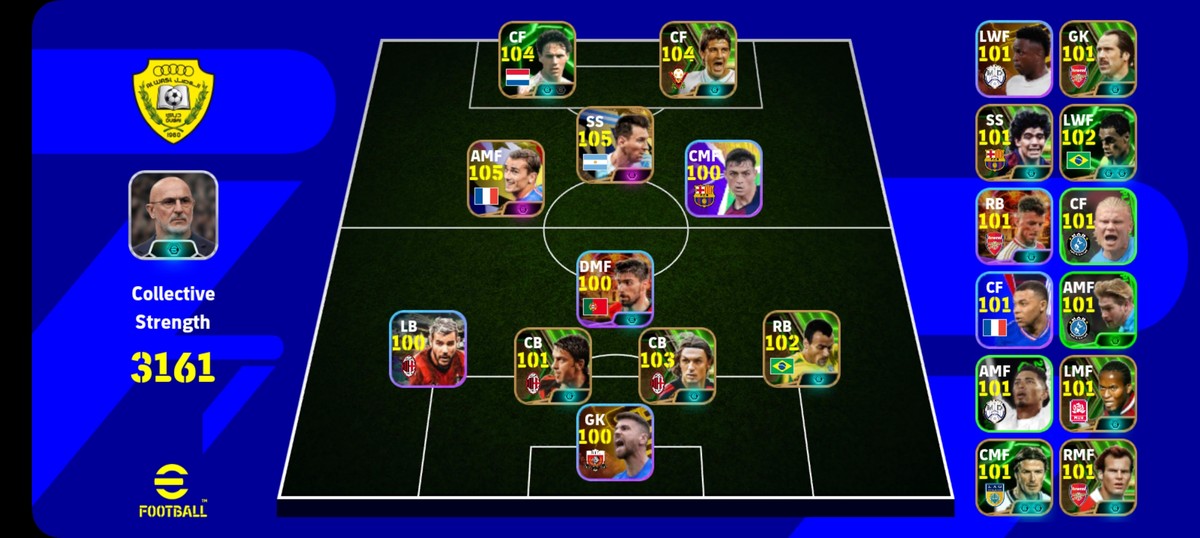Select substitute CF 101 France card

[1014, 310]
